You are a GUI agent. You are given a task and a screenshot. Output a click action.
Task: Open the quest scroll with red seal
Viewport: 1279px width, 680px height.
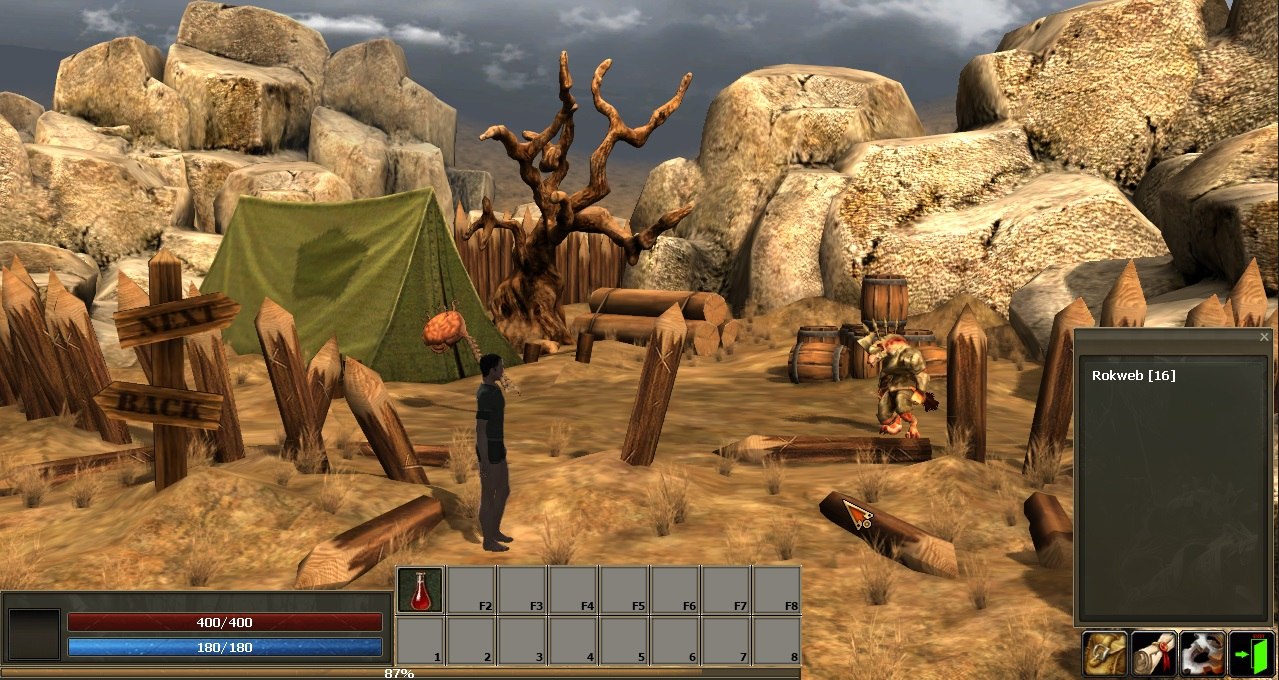(1154, 654)
